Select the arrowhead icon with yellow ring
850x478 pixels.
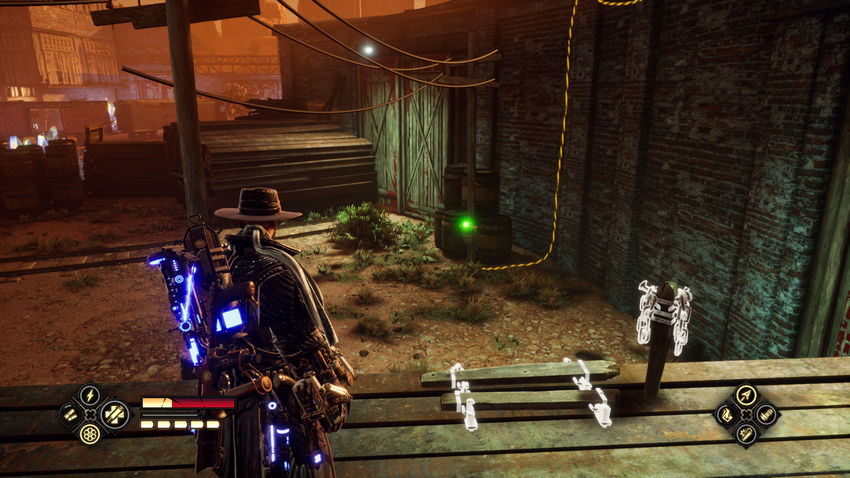pos(746,394)
